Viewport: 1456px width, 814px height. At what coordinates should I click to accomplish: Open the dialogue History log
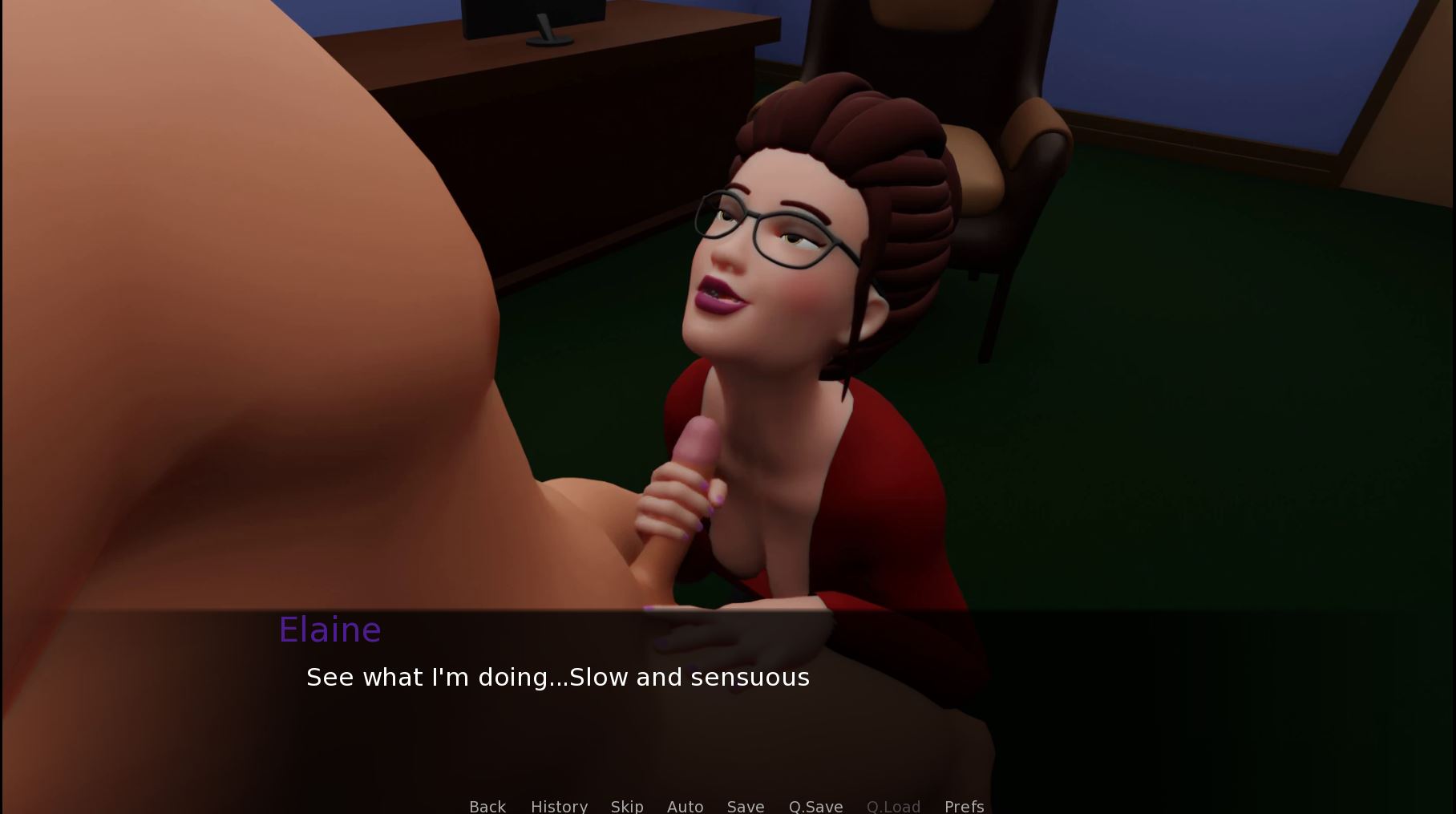pos(559,805)
